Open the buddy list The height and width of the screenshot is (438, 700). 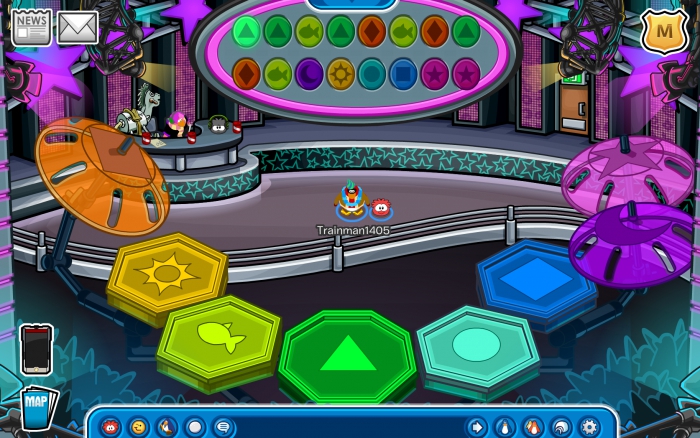pyautogui.click(x=533, y=427)
